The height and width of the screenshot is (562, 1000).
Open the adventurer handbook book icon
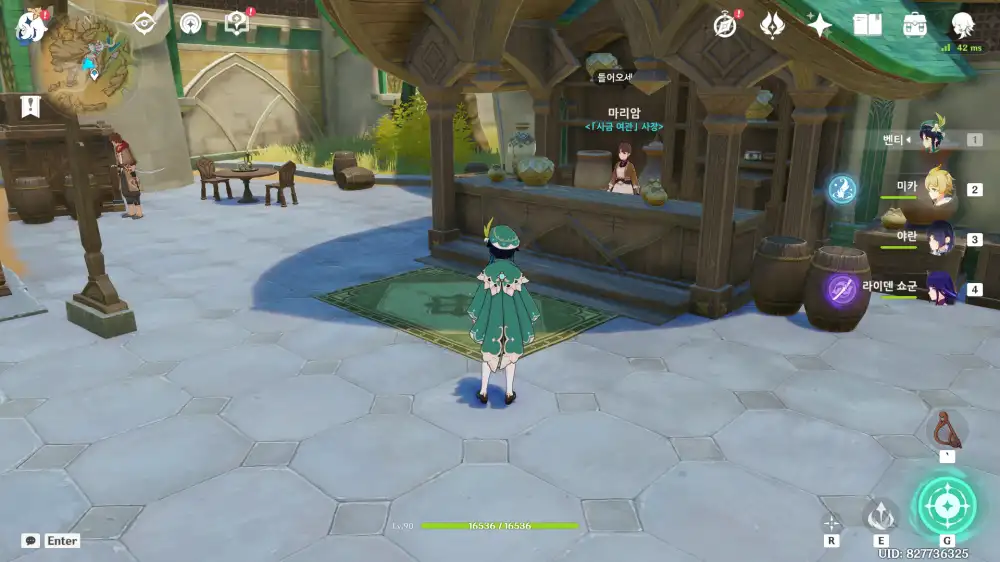click(867, 25)
